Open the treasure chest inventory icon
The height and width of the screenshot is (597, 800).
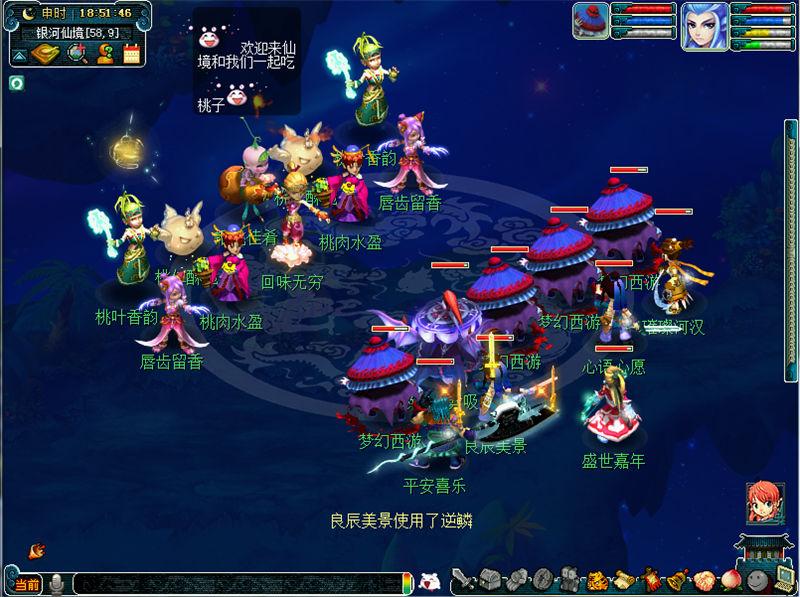pos(489,580)
